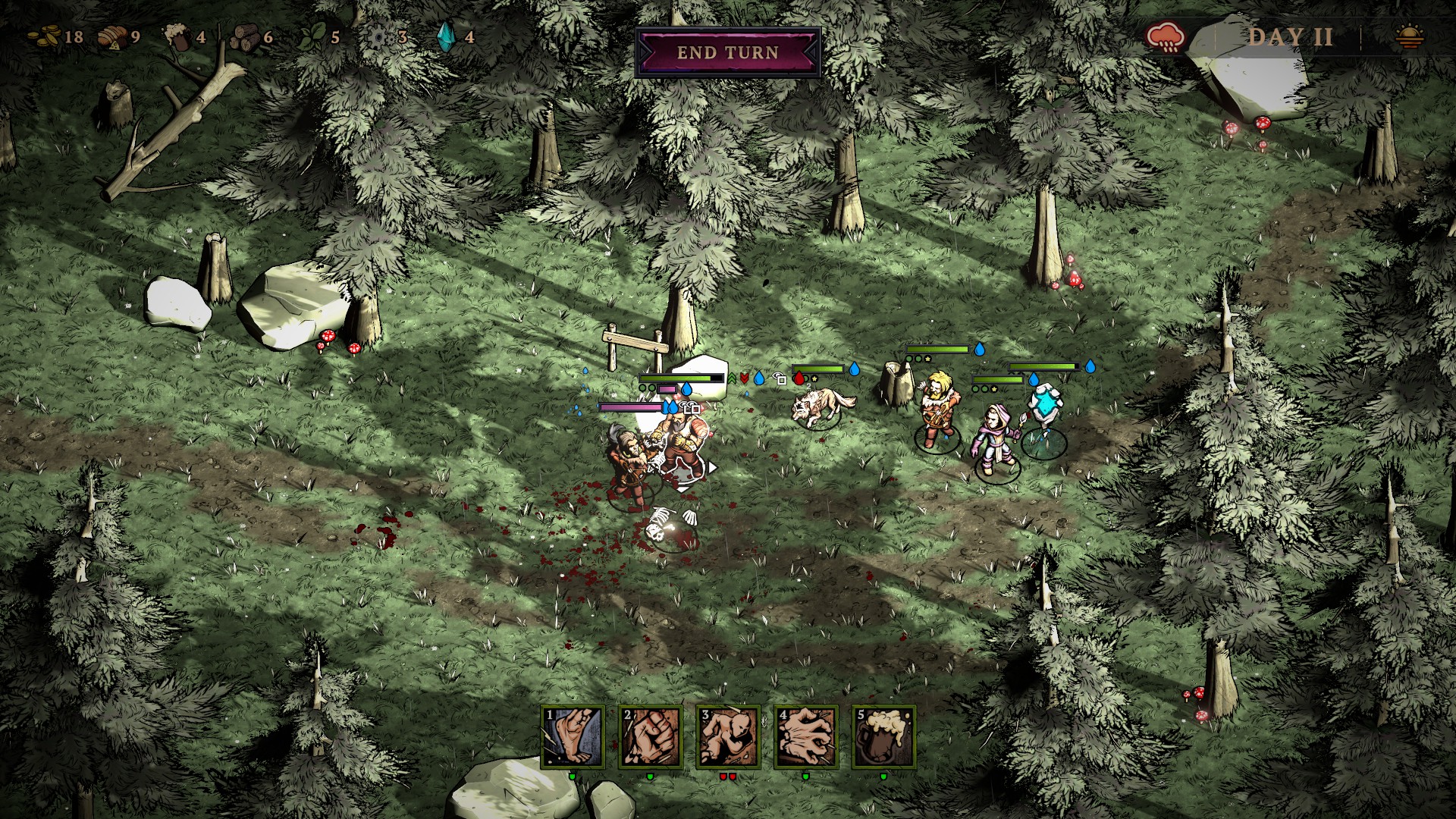Click the beer mug resource icon in top bar
Screen dimensions: 1456x819
(x=177, y=36)
